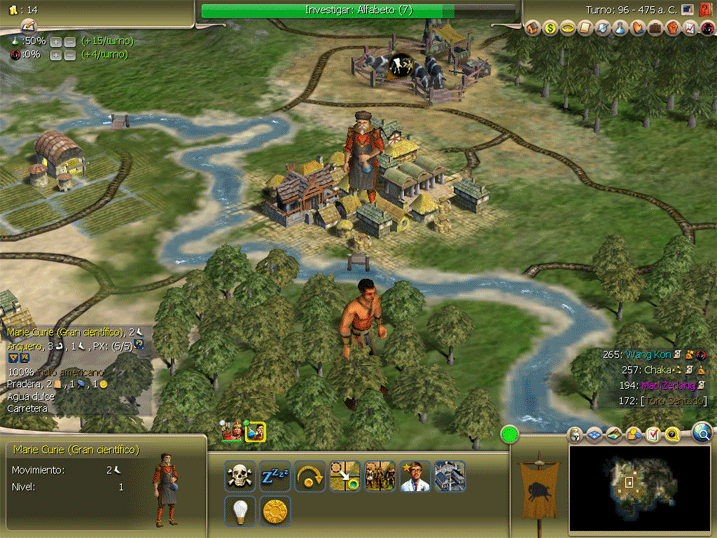Raise the culture rate with its plus button
This screenshot has height=538, width=717.
pyautogui.click(x=57, y=54)
